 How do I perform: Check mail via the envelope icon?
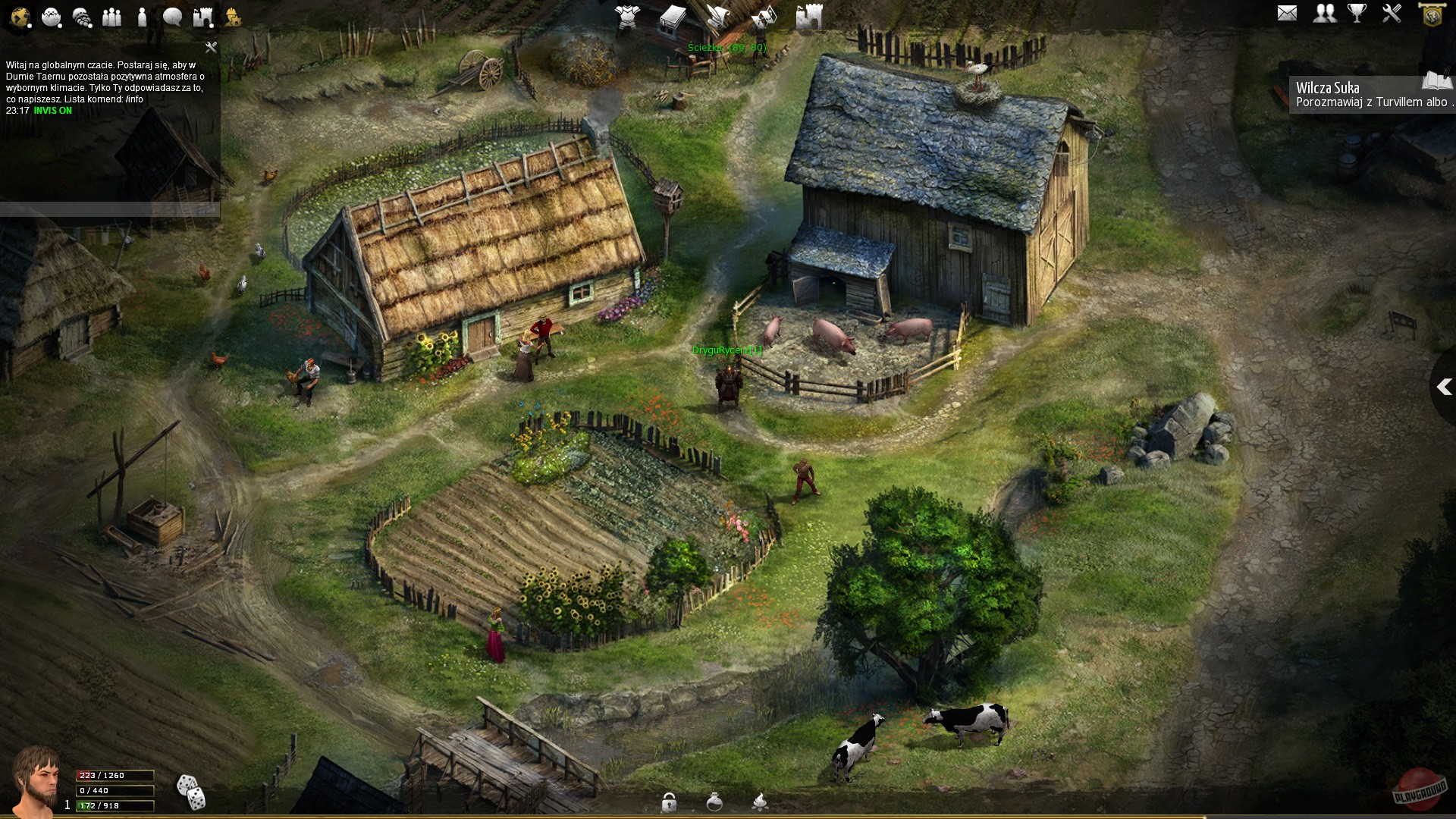pos(1287,13)
